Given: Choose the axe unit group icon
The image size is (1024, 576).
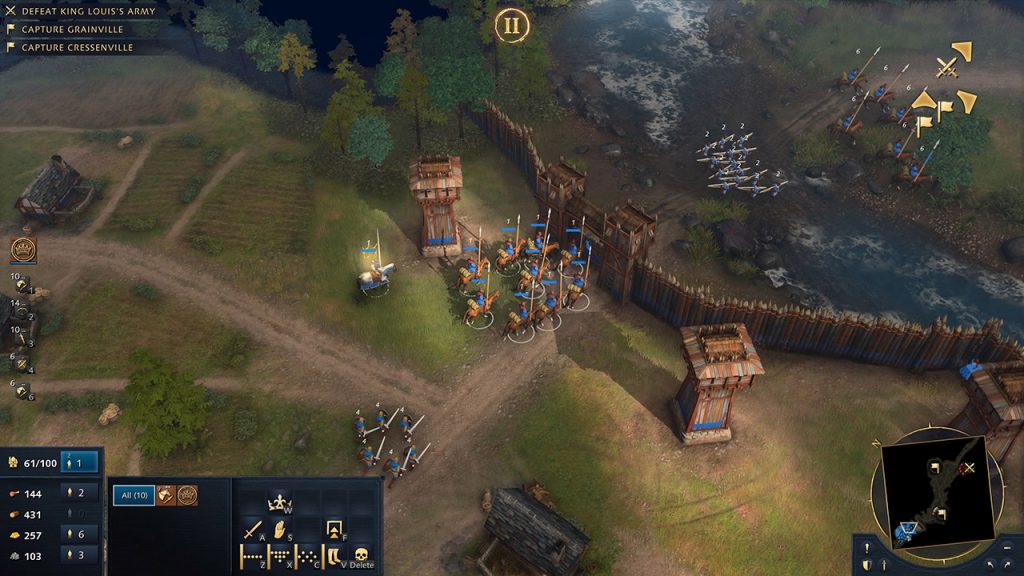Looking at the screenshot, I should pos(166,495).
